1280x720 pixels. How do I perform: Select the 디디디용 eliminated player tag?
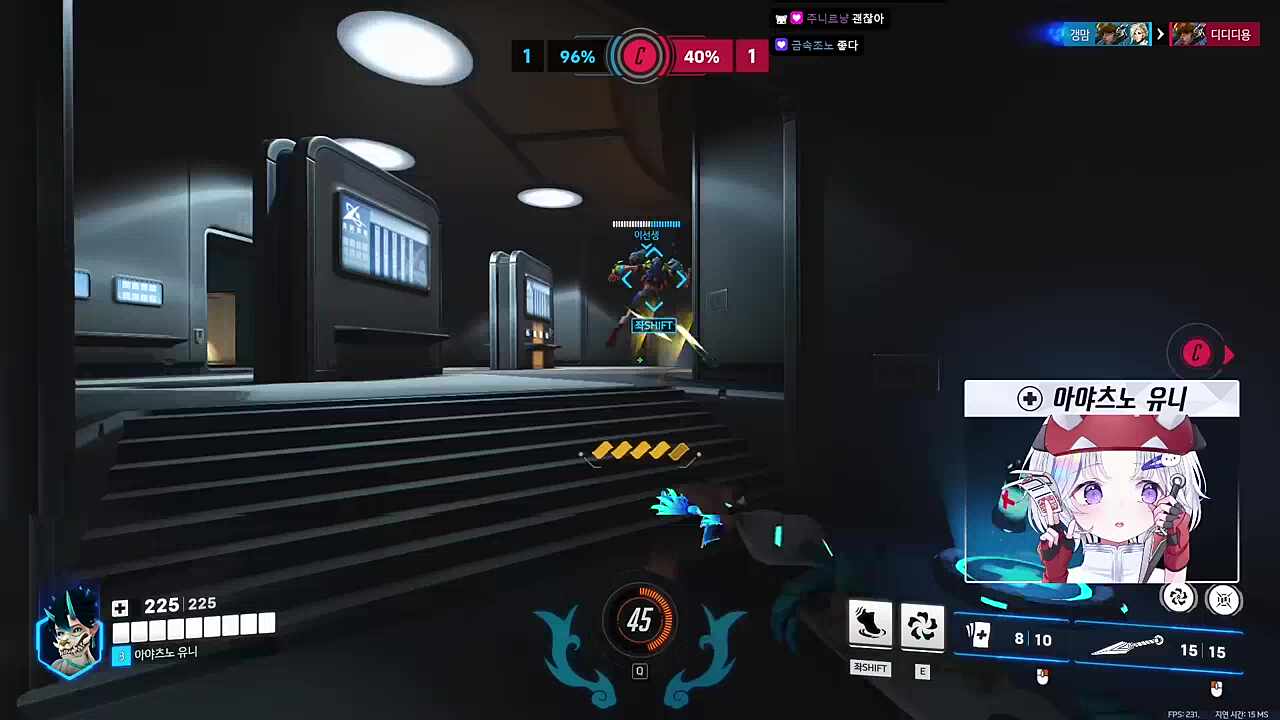pyautogui.click(x=1215, y=34)
